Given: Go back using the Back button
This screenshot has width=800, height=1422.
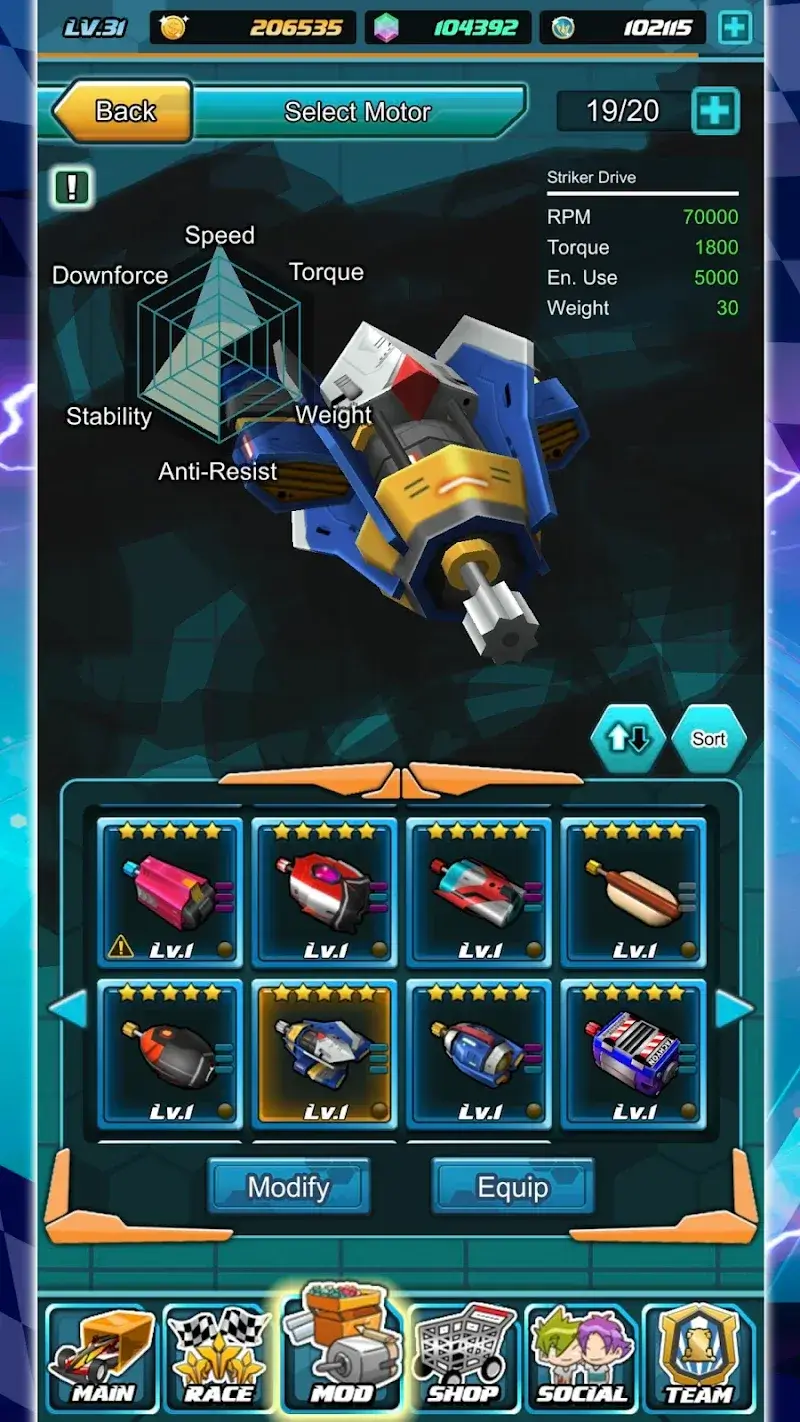Looking at the screenshot, I should (122, 111).
